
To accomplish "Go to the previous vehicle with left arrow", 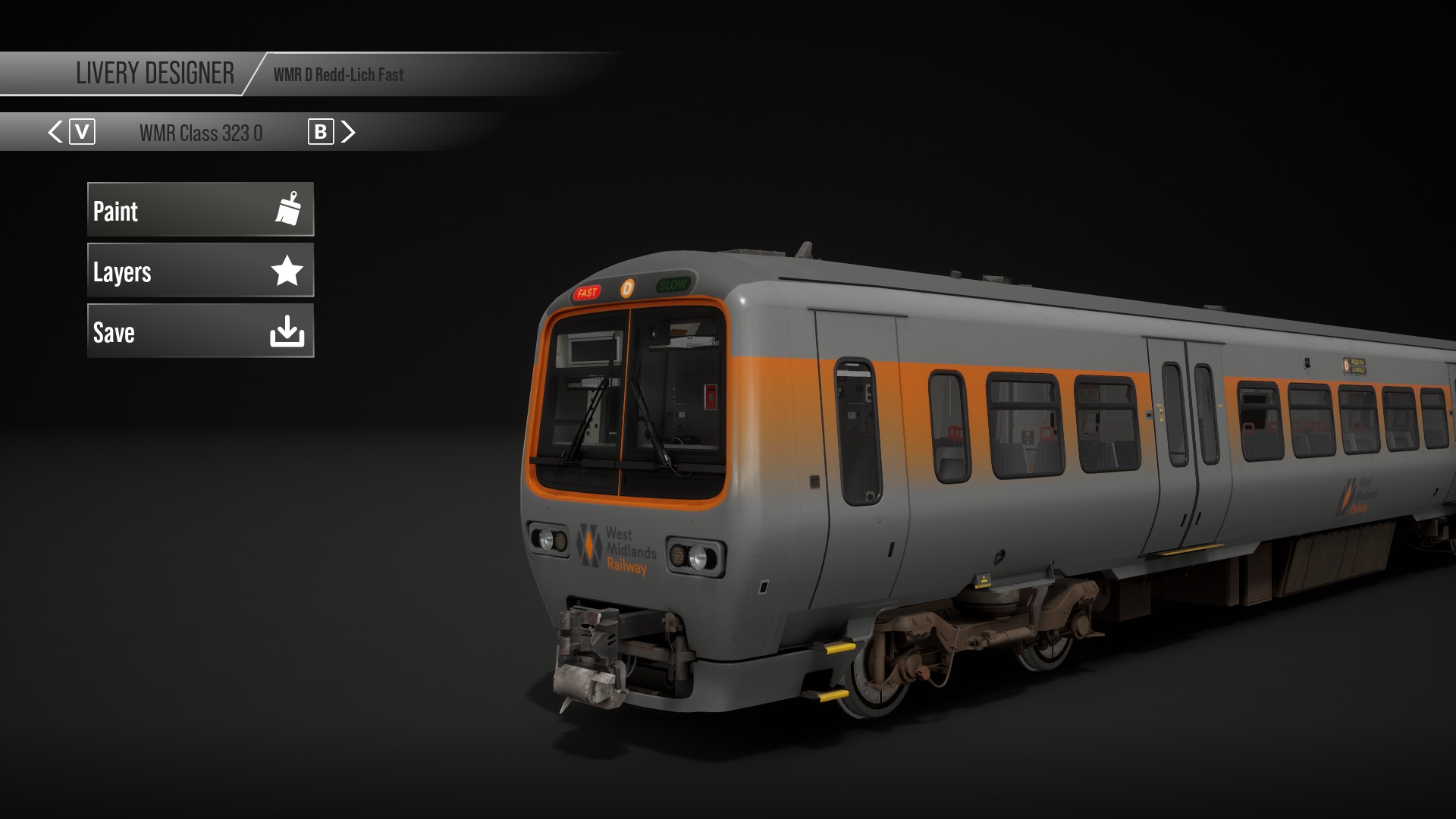I will click(x=55, y=133).
